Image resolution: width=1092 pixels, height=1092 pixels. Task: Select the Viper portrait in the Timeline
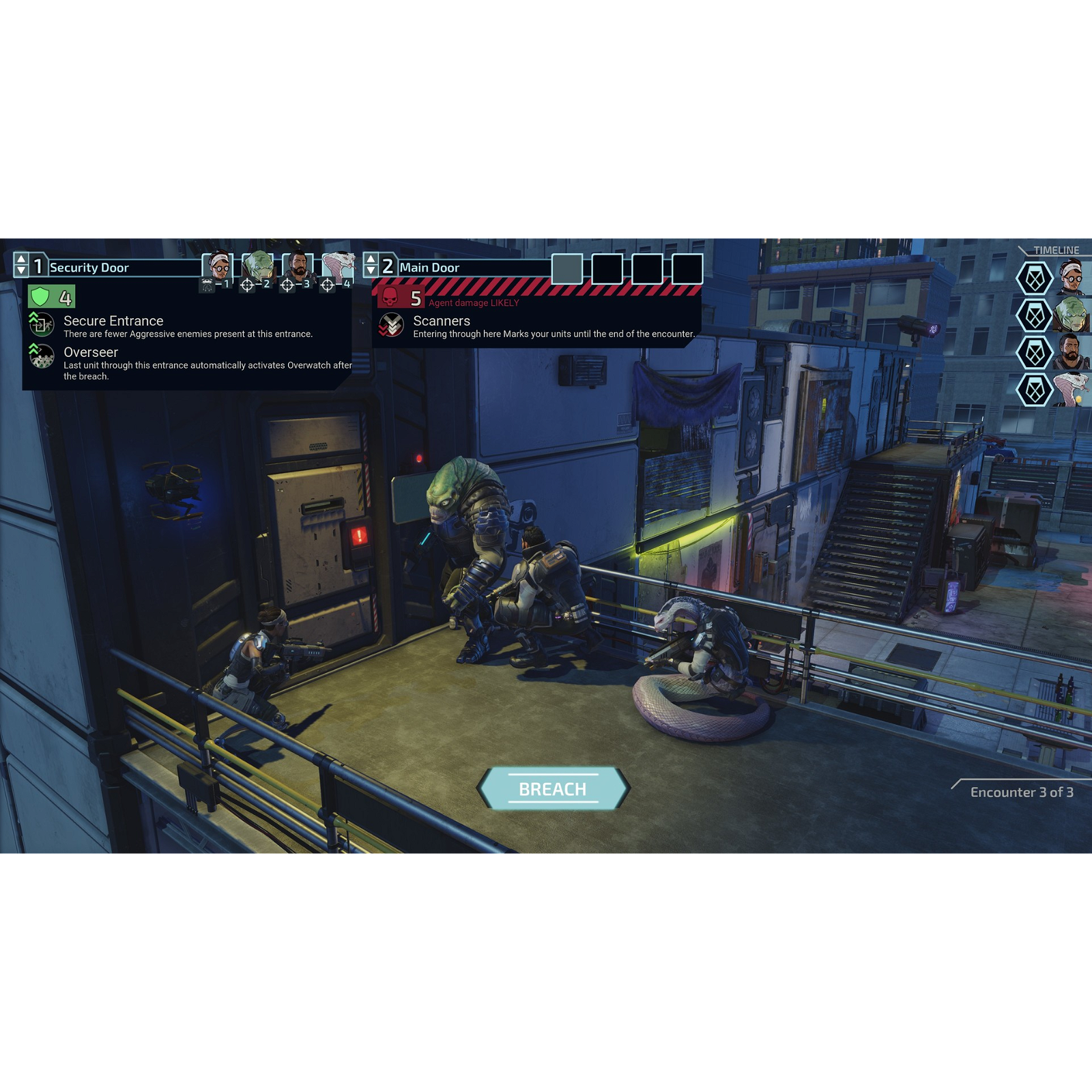(x=1072, y=390)
